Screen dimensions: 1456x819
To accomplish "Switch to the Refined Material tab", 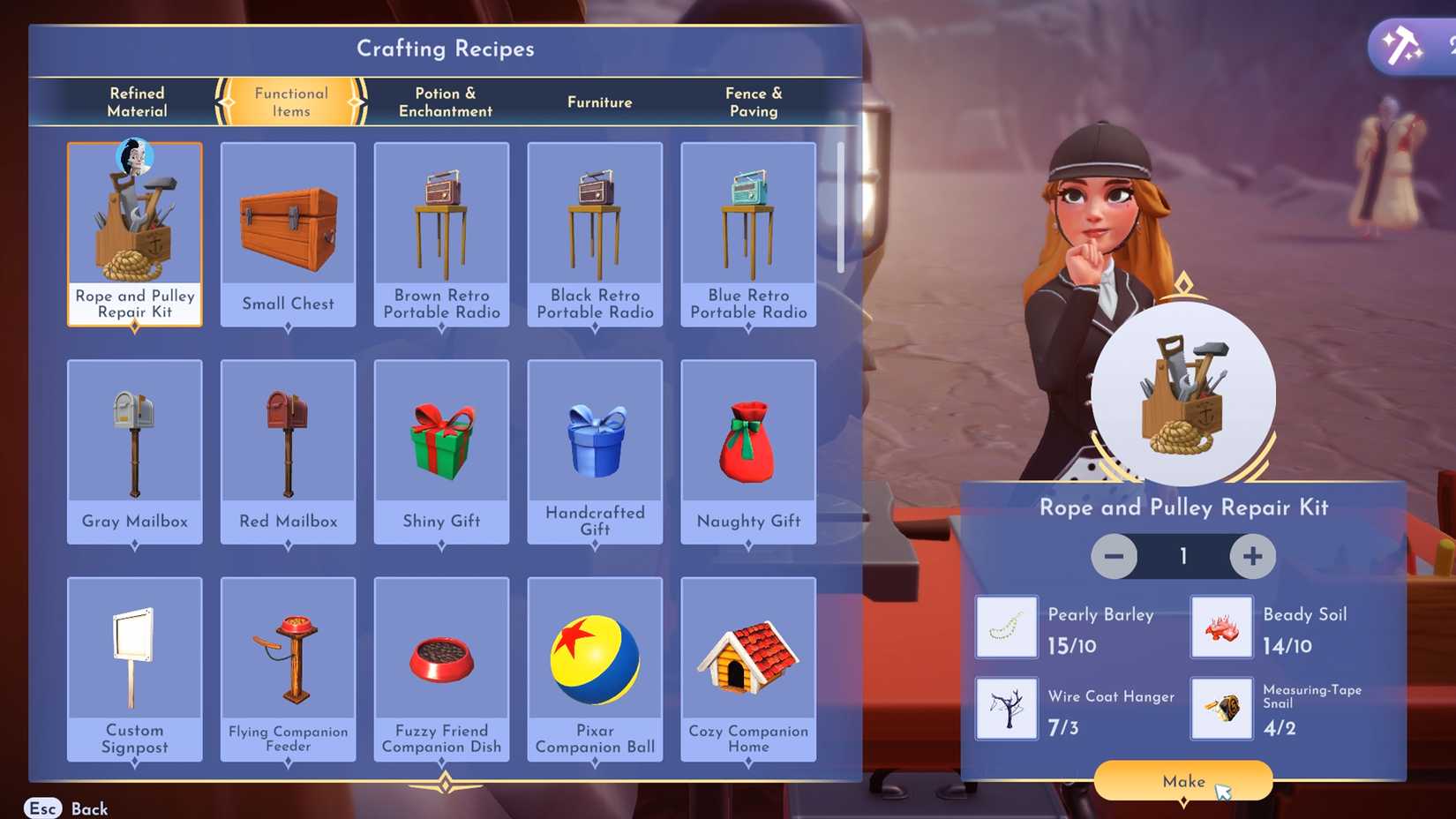I will pyautogui.click(x=137, y=101).
